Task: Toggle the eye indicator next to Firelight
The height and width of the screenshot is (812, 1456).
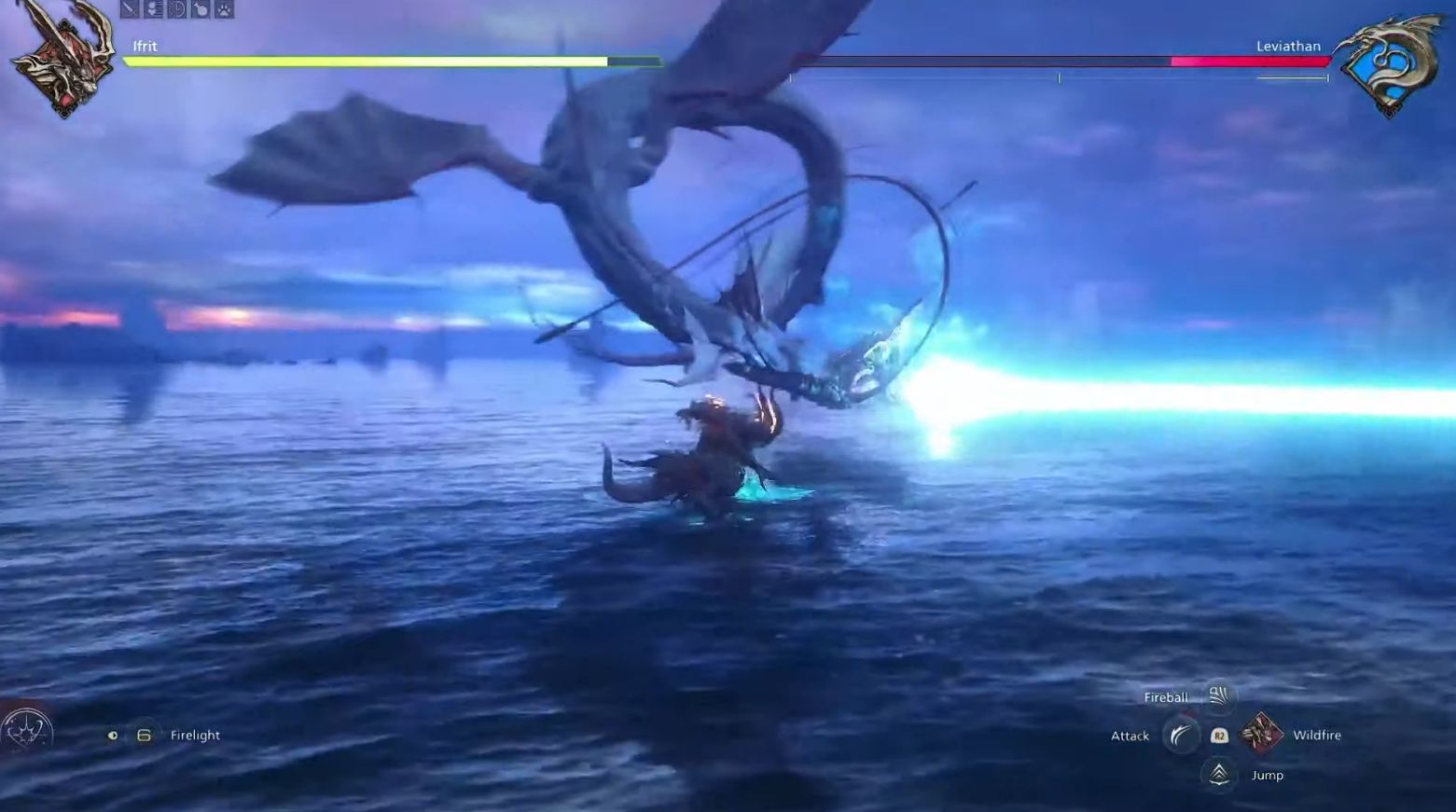Action: [x=113, y=735]
